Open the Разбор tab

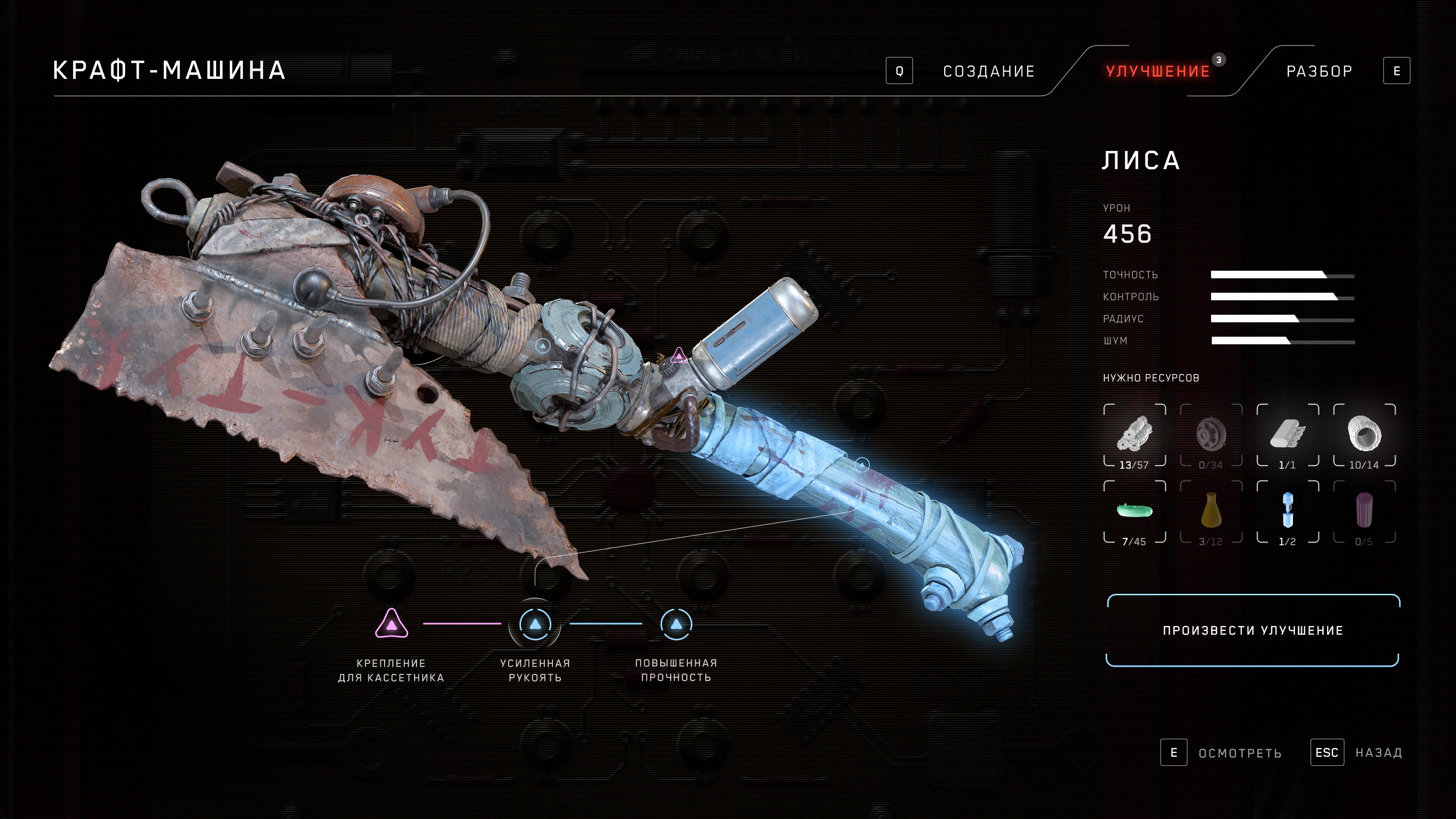click(1319, 71)
